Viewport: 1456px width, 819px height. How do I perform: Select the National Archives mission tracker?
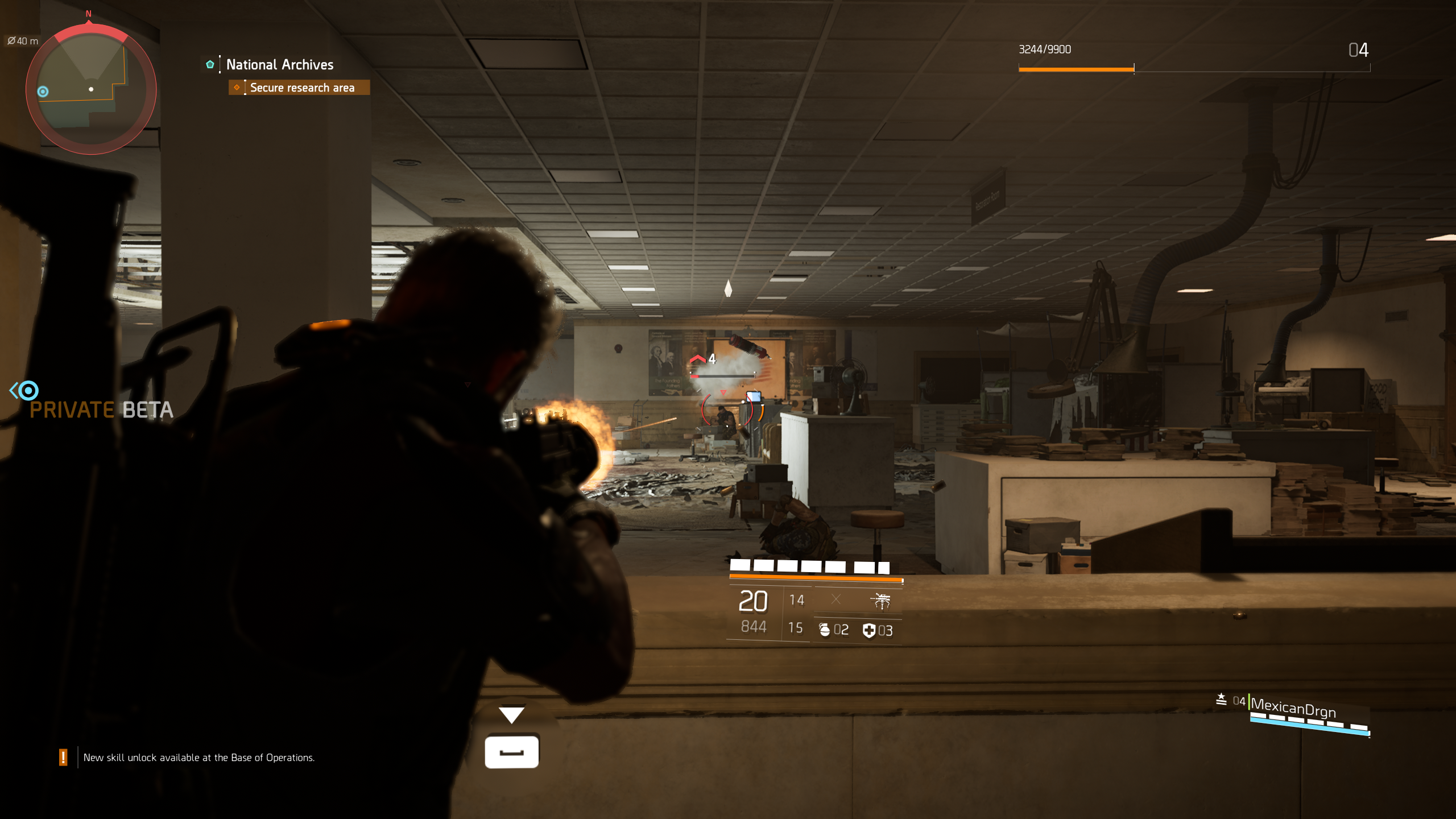[279, 65]
